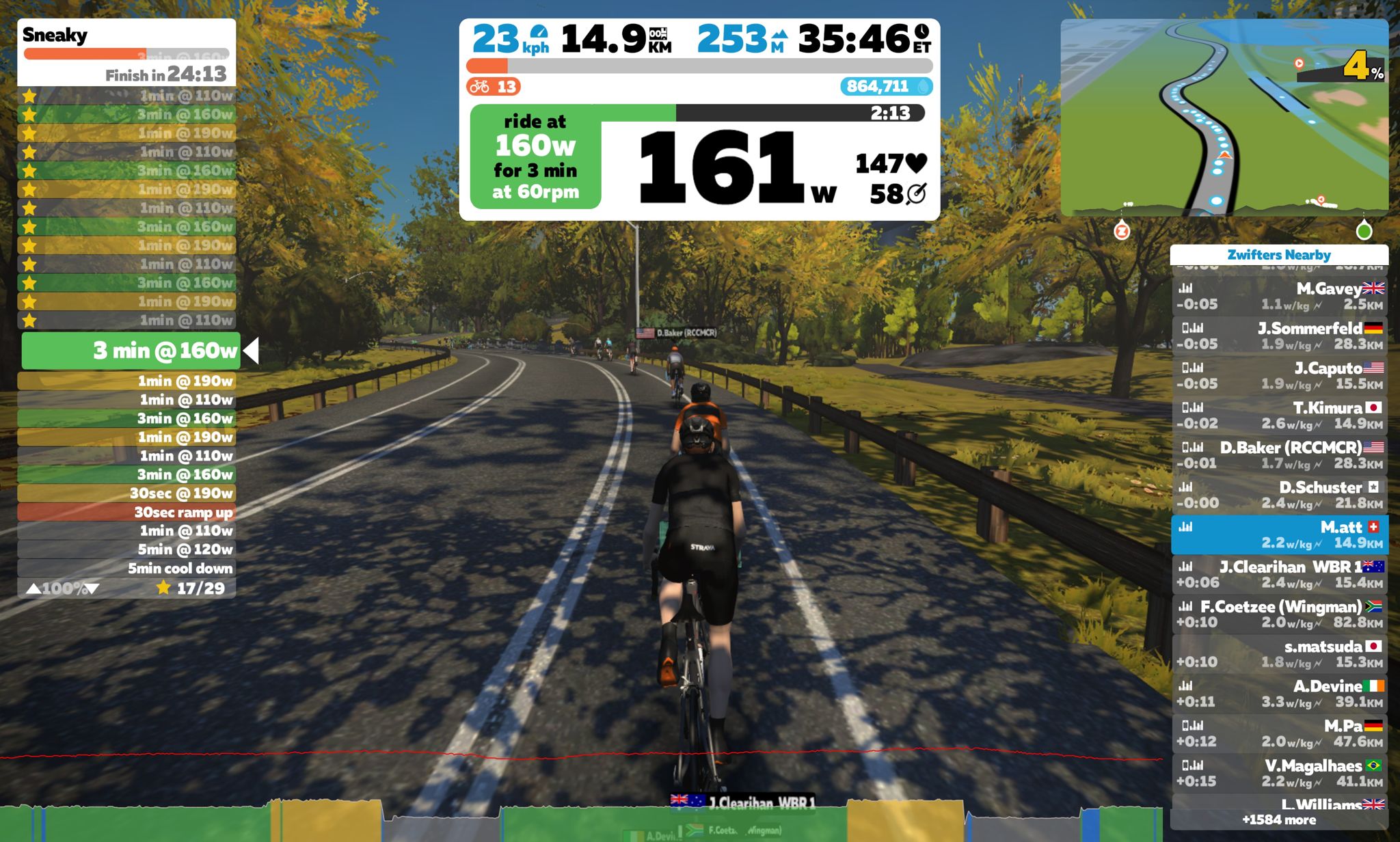Select D.Baker (RCCMCR) in the rider list
The image size is (1400, 842).
click(1279, 455)
